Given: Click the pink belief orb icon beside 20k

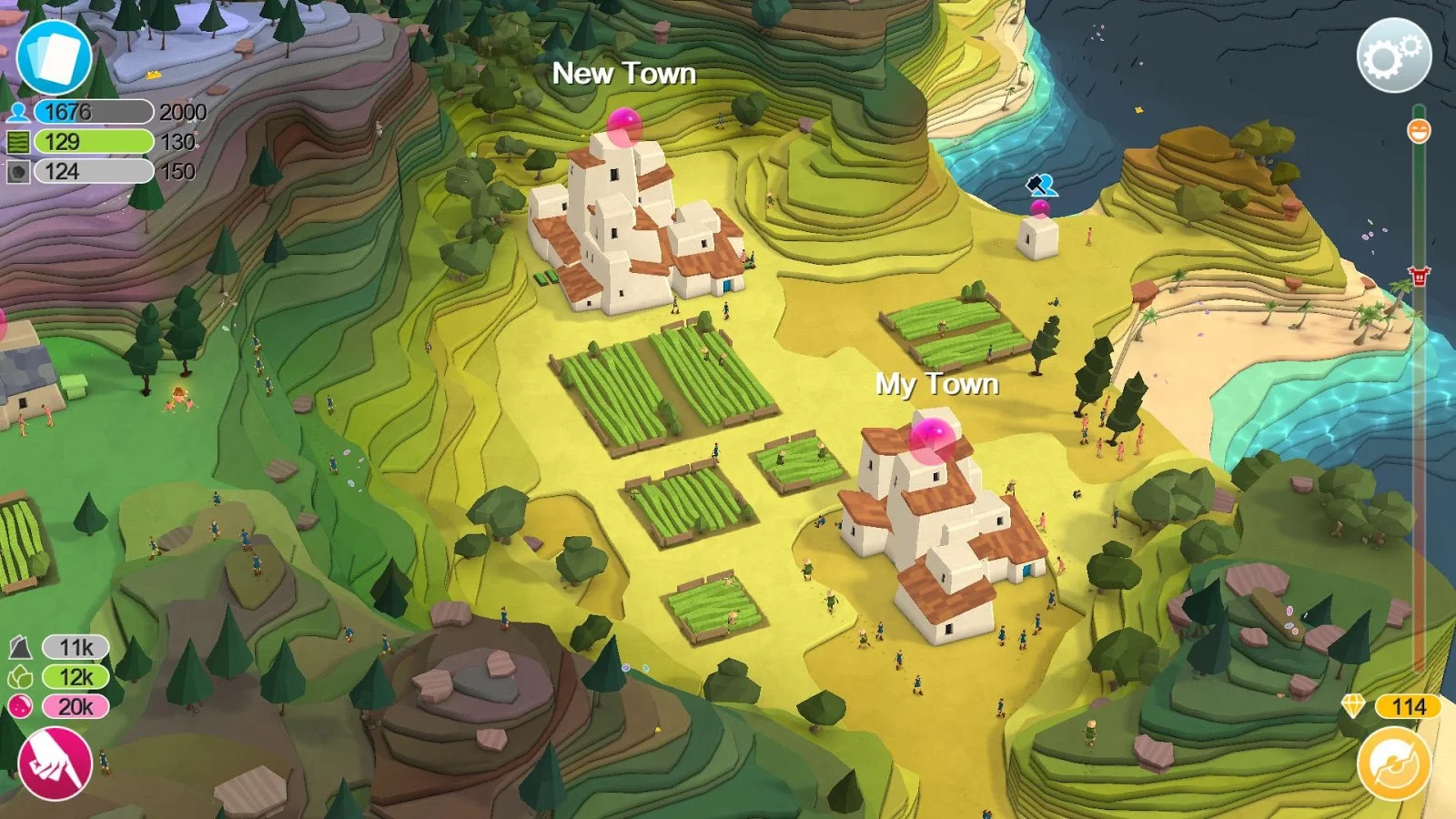Looking at the screenshot, I should 20,708.
